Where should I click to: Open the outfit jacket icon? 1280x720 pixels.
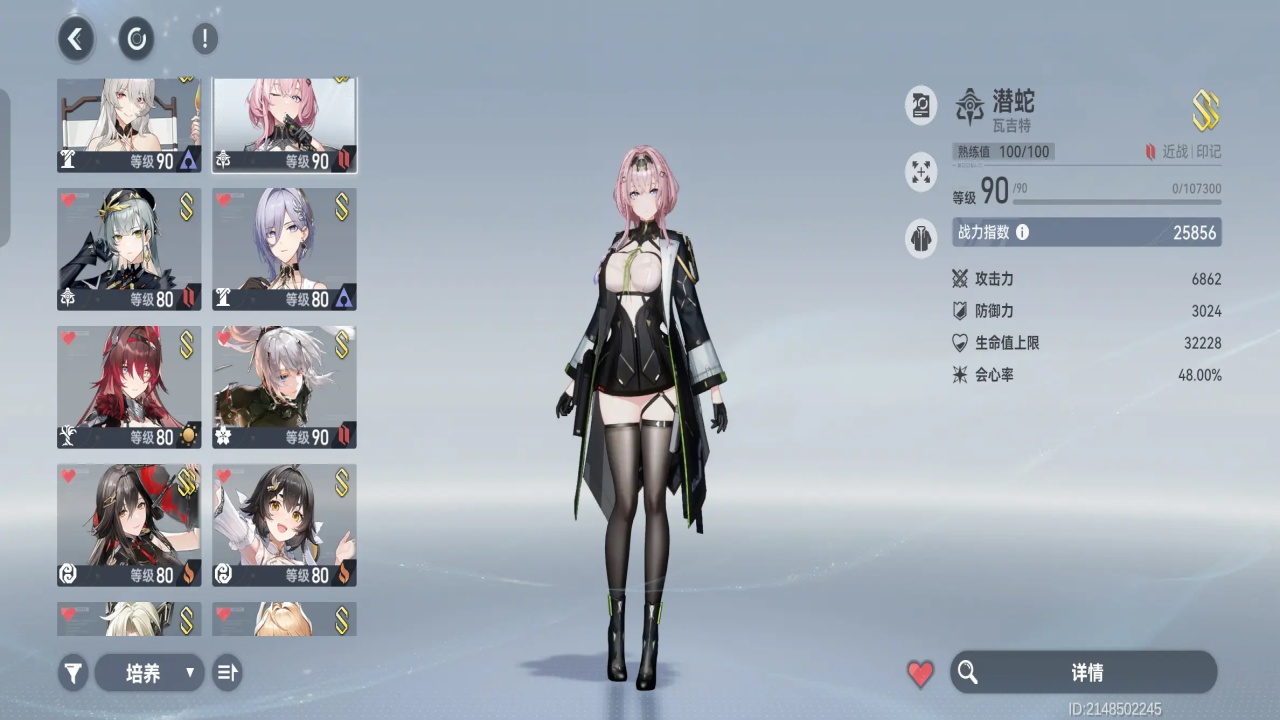point(921,239)
